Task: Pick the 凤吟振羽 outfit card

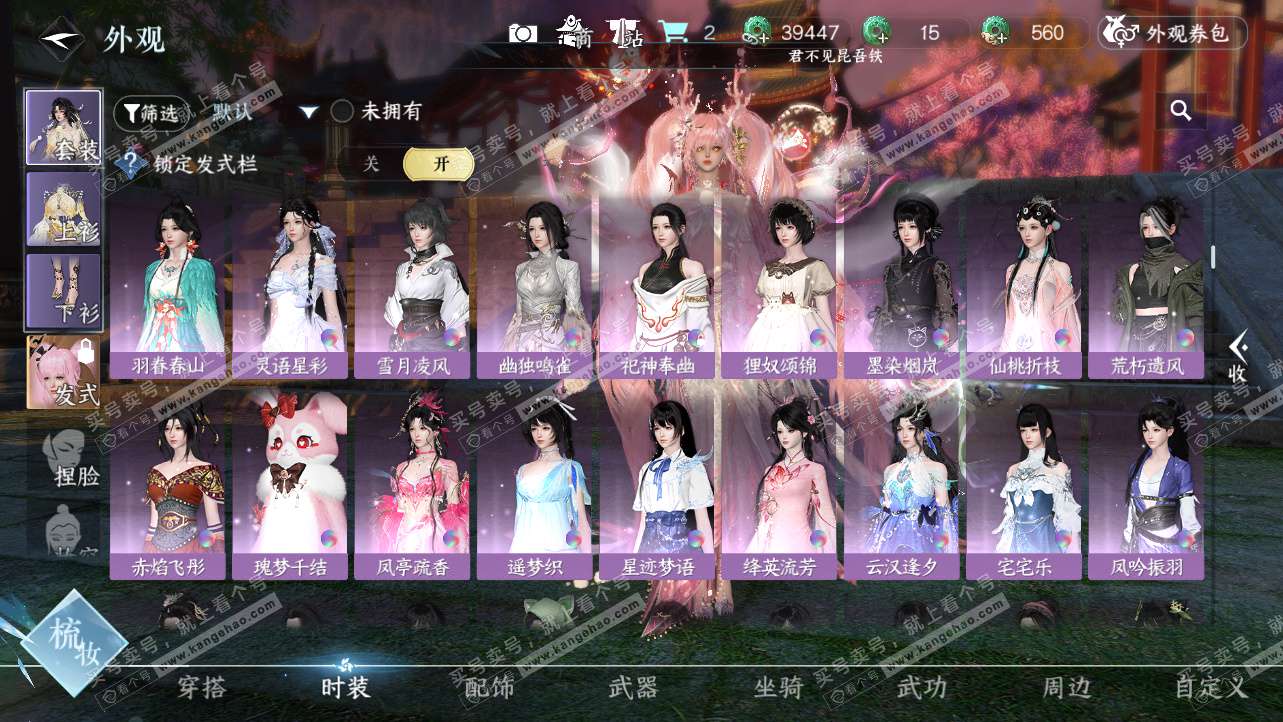Action: tap(1146, 488)
